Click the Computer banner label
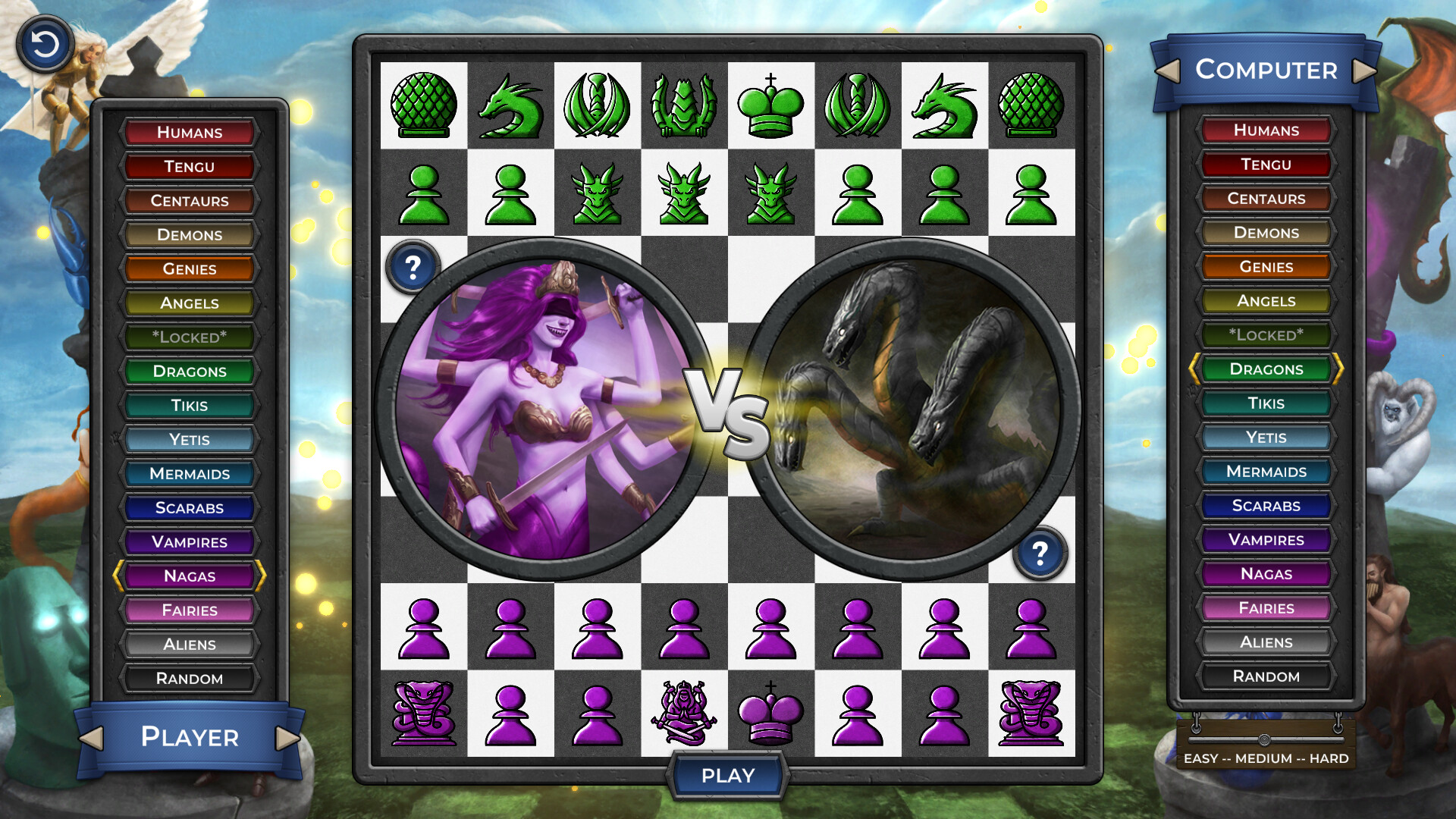The image size is (1456, 819). coord(1265,71)
